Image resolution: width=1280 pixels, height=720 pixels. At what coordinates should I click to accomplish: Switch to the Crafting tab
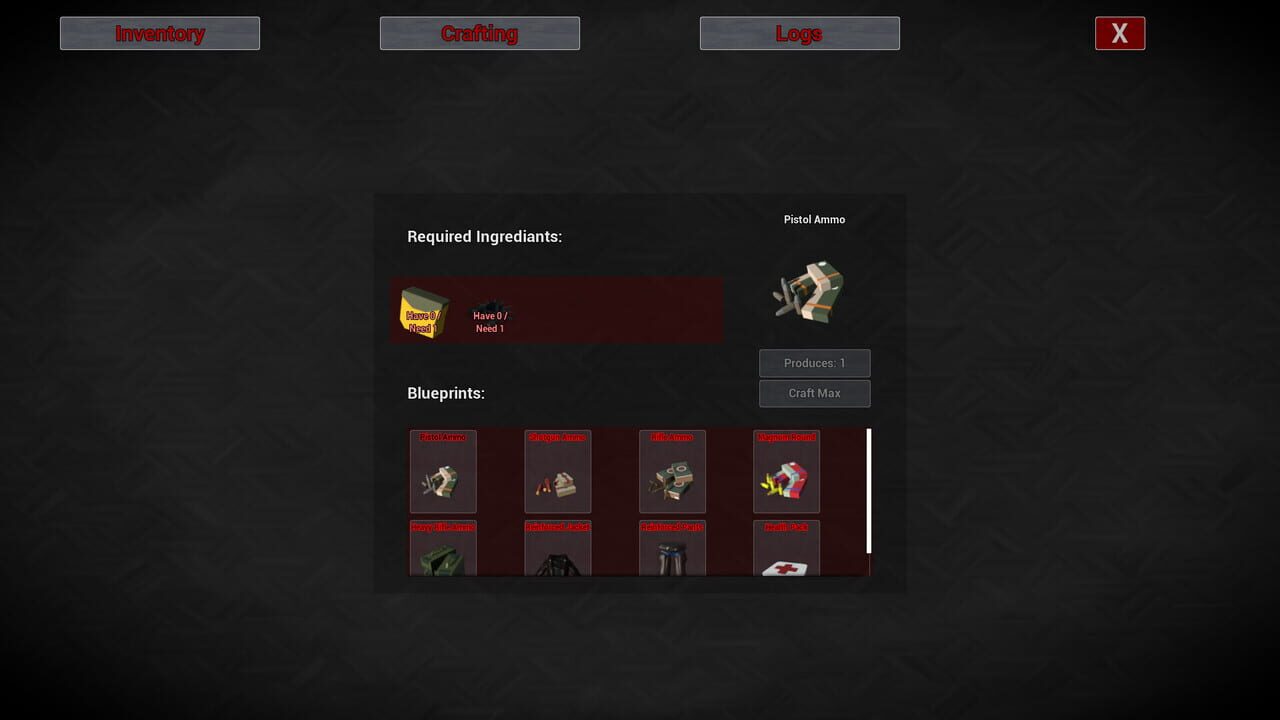tap(479, 33)
